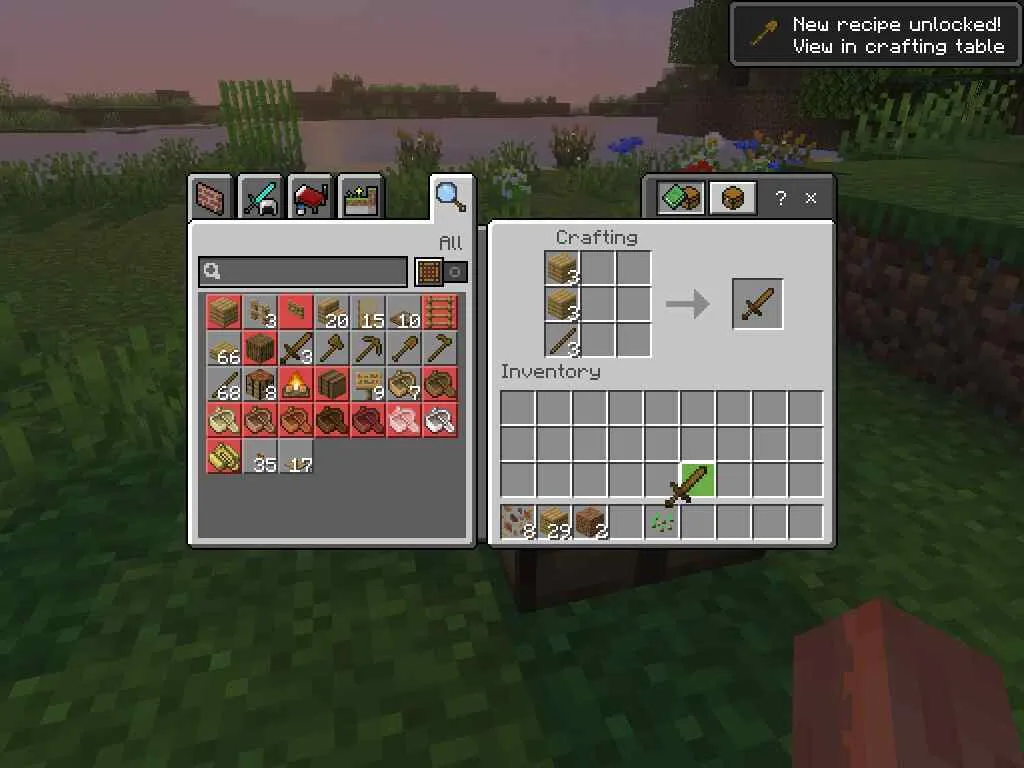Close the crafting window with the X
The height and width of the screenshot is (768, 1024).
pos(811,198)
